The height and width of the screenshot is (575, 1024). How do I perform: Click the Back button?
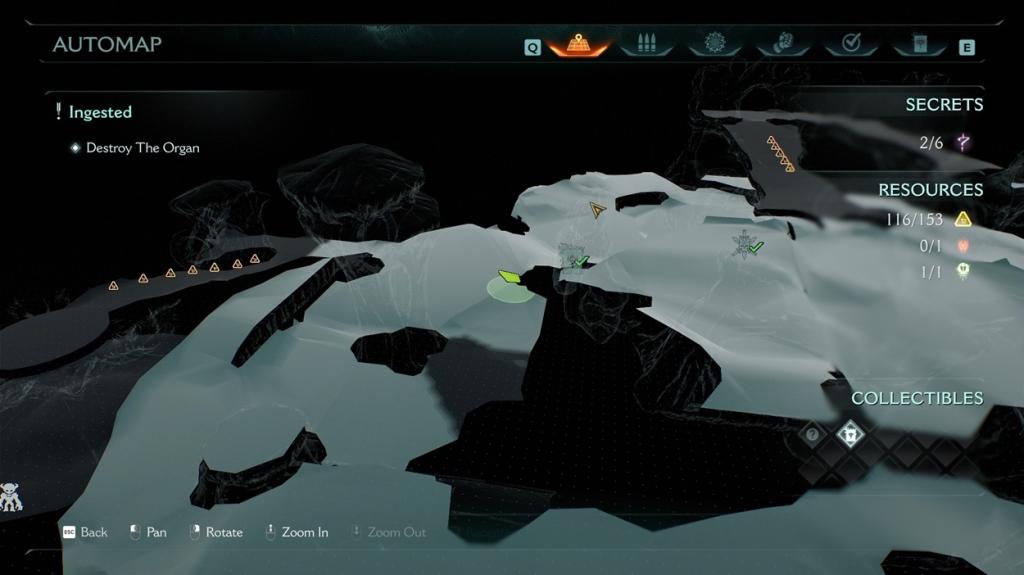[x=86, y=532]
